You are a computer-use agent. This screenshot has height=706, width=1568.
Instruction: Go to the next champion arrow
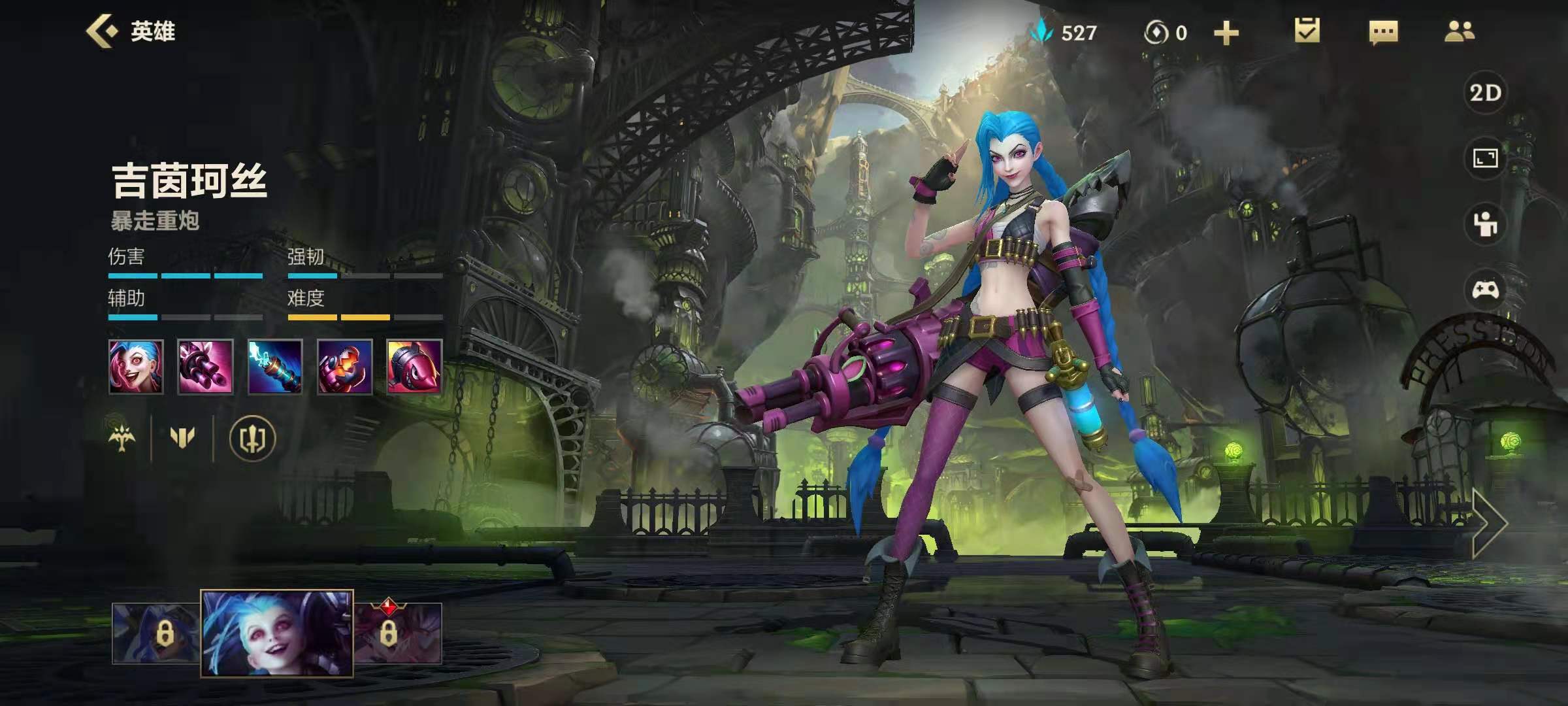coord(1490,522)
